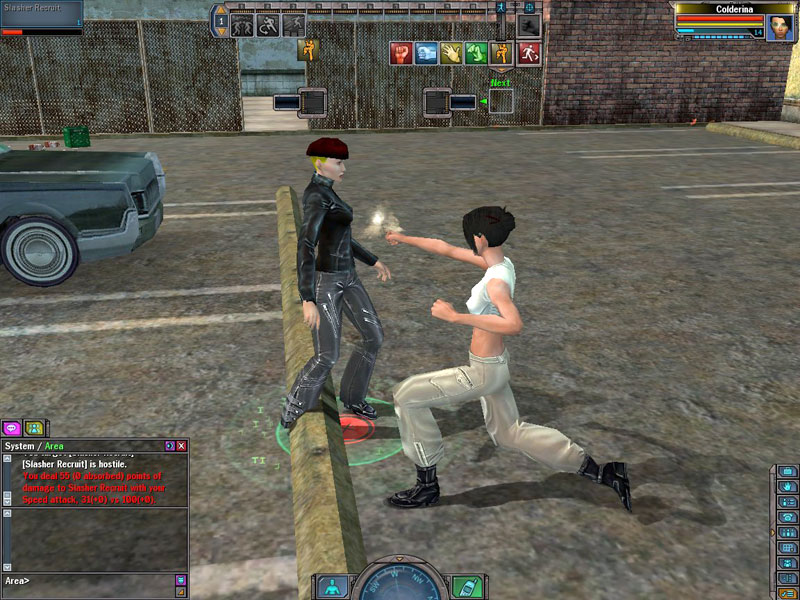Select the Colderina player portrait

(x=779, y=26)
